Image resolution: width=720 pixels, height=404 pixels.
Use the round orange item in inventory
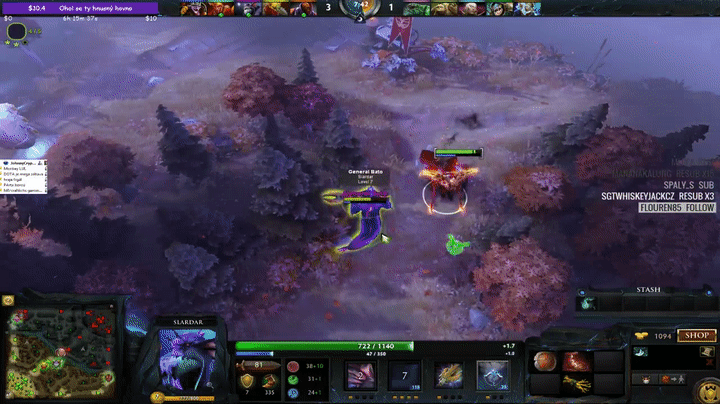(544, 361)
